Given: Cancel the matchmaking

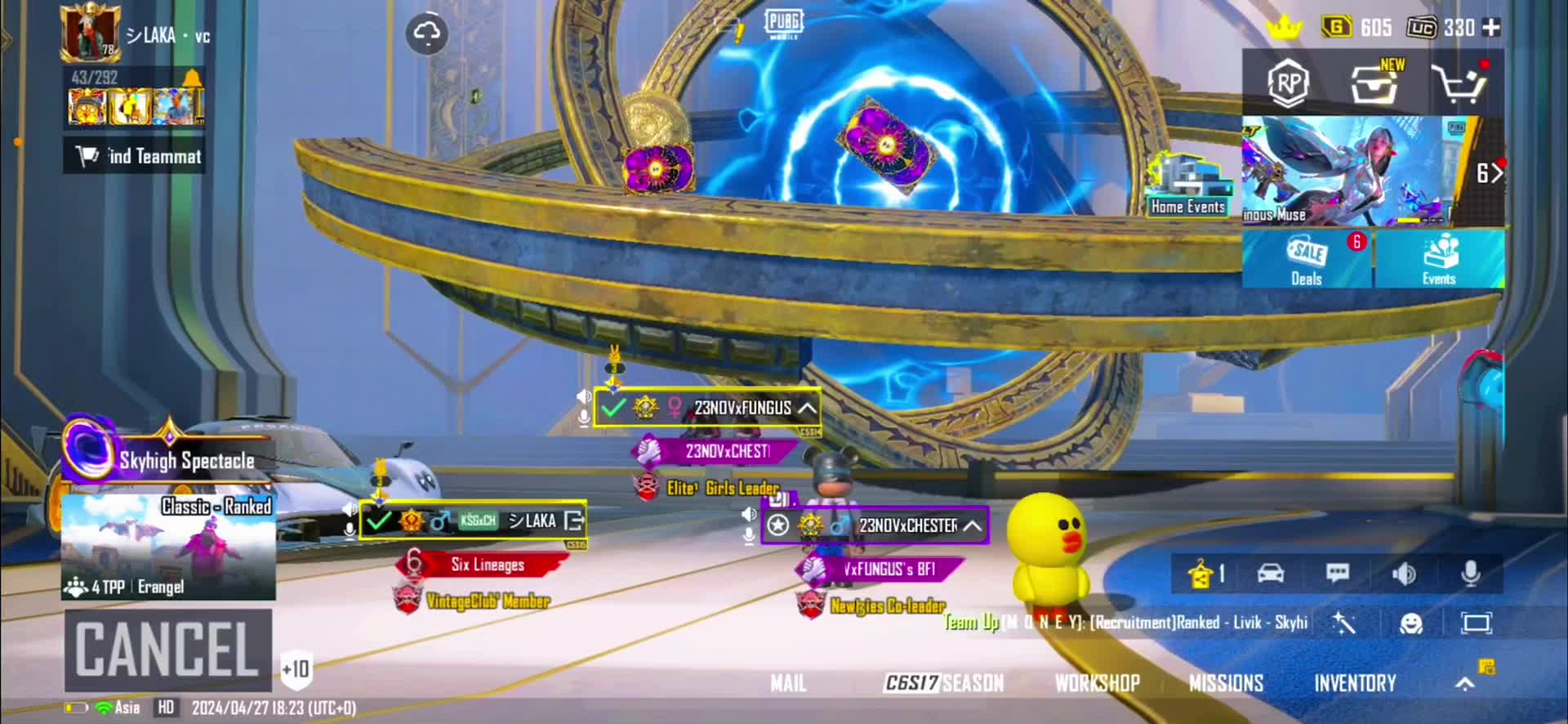Looking at the screenshot, I should pyautogui.click(x=167, y=650).
